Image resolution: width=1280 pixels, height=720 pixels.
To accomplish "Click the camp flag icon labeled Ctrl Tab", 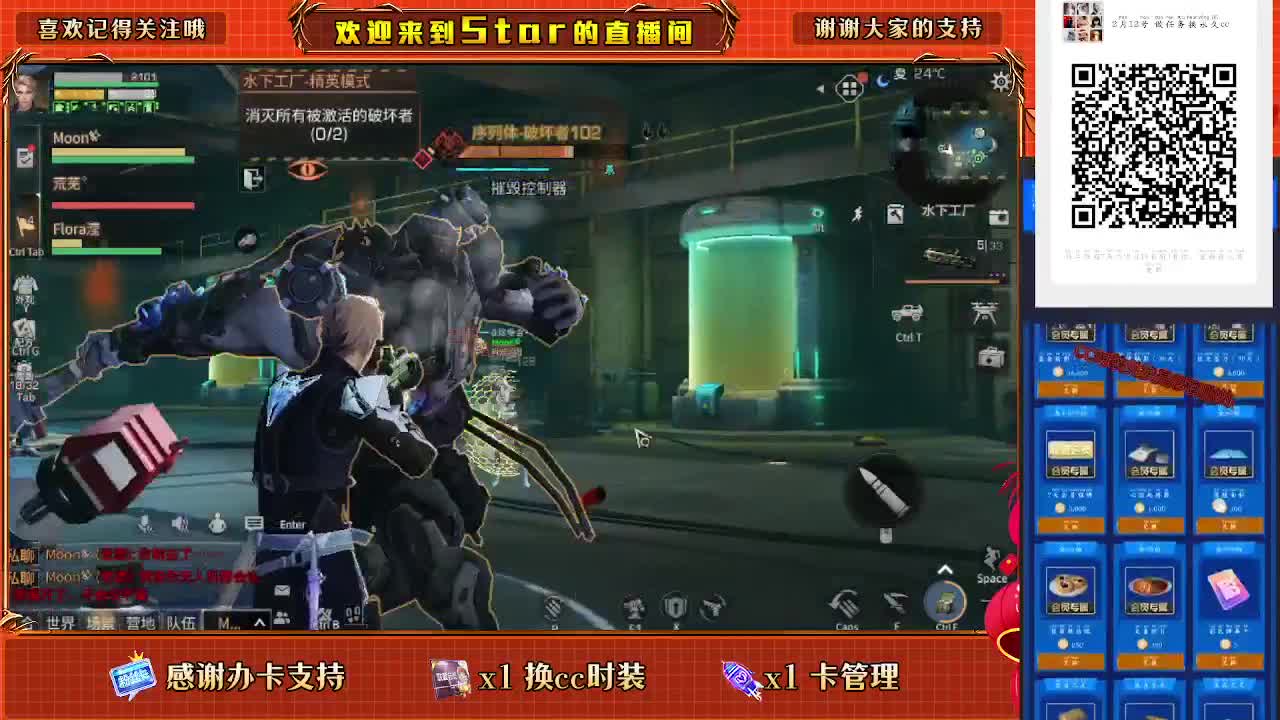I will (x=26, y=222).
